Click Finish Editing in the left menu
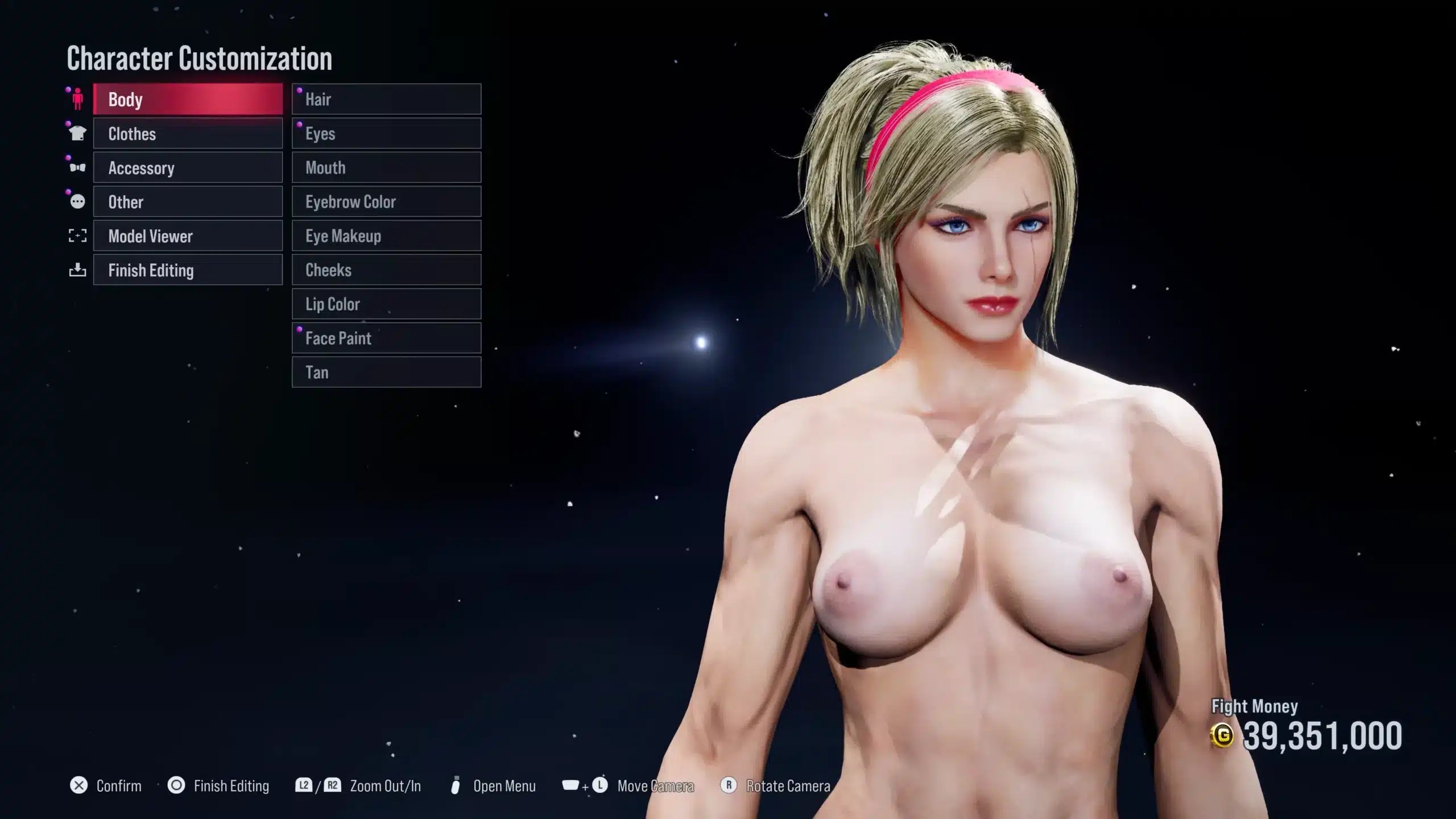This screenshot has width=1456, height=819. (188, 270)
